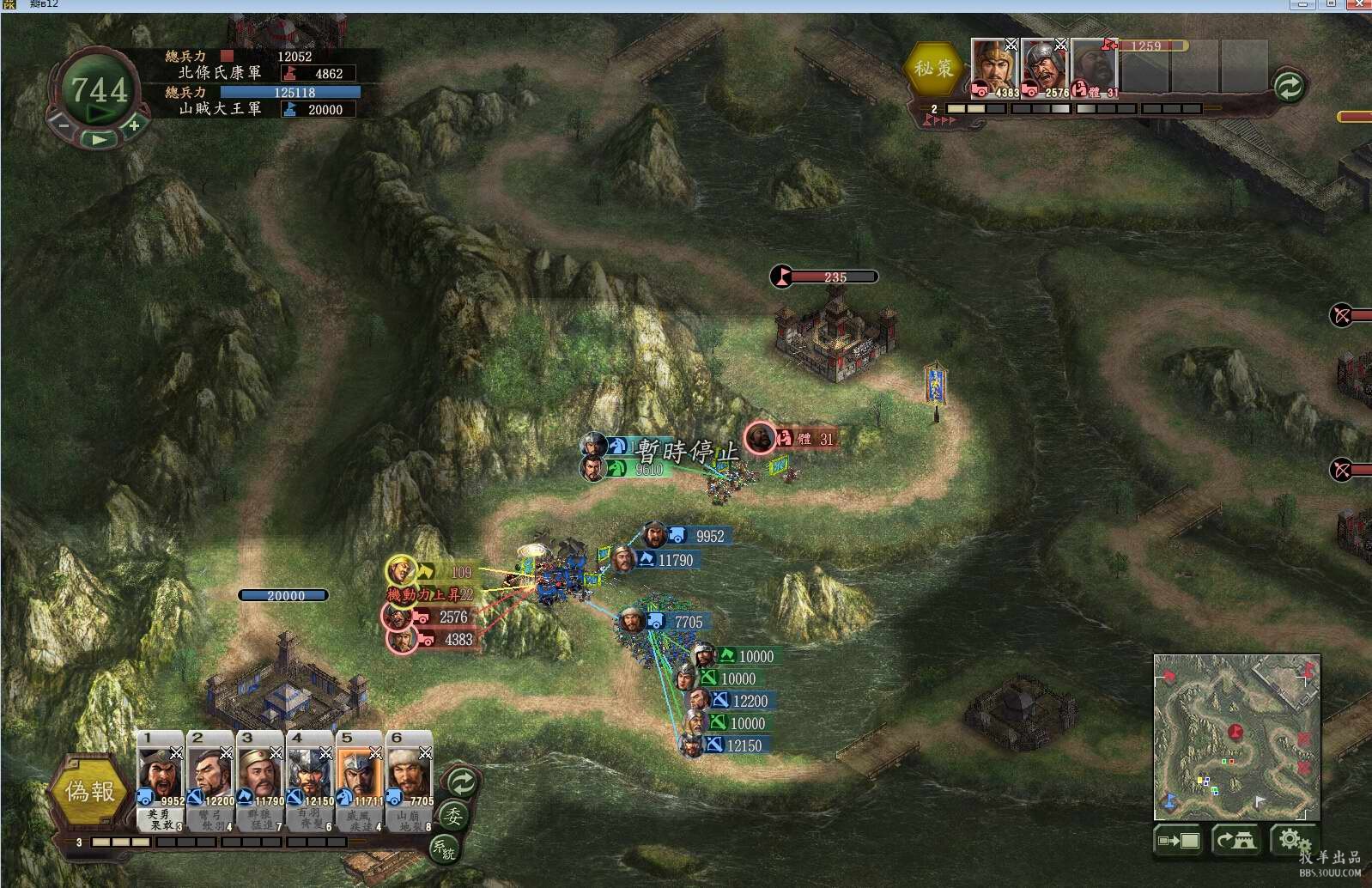This screenshot has height=888, width=1372.
Task: Open the 系統 system menu
Action: click(x=444, y=849)
